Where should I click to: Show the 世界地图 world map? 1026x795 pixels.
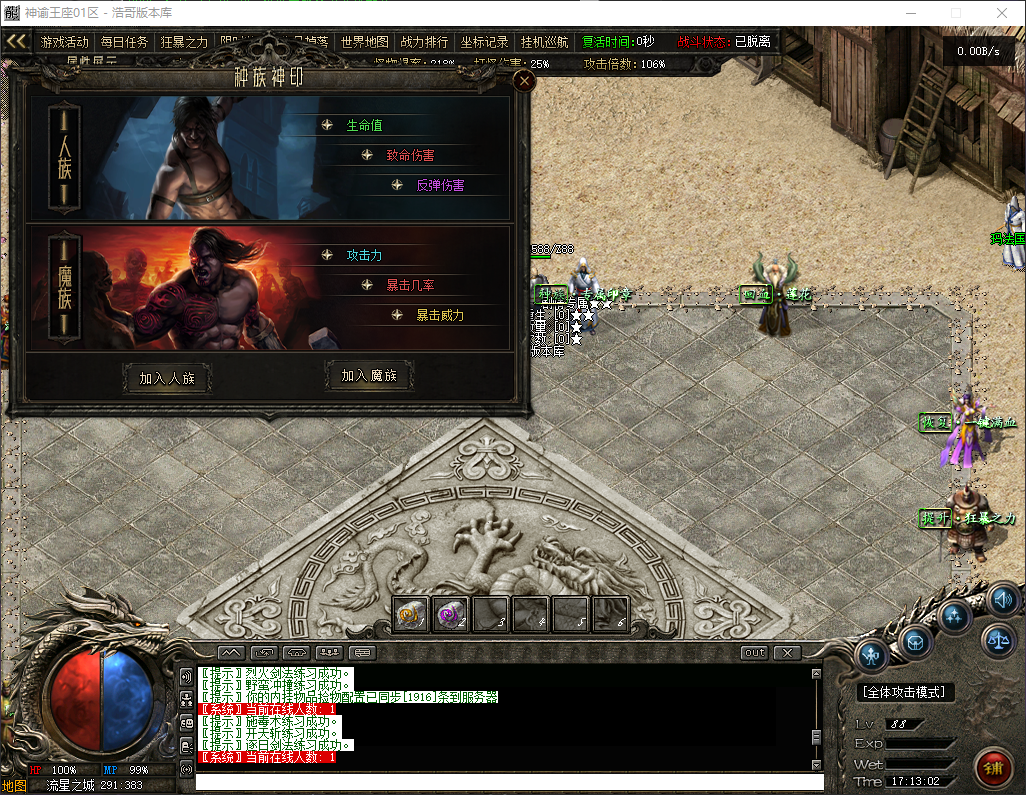(x=364, y=42)
